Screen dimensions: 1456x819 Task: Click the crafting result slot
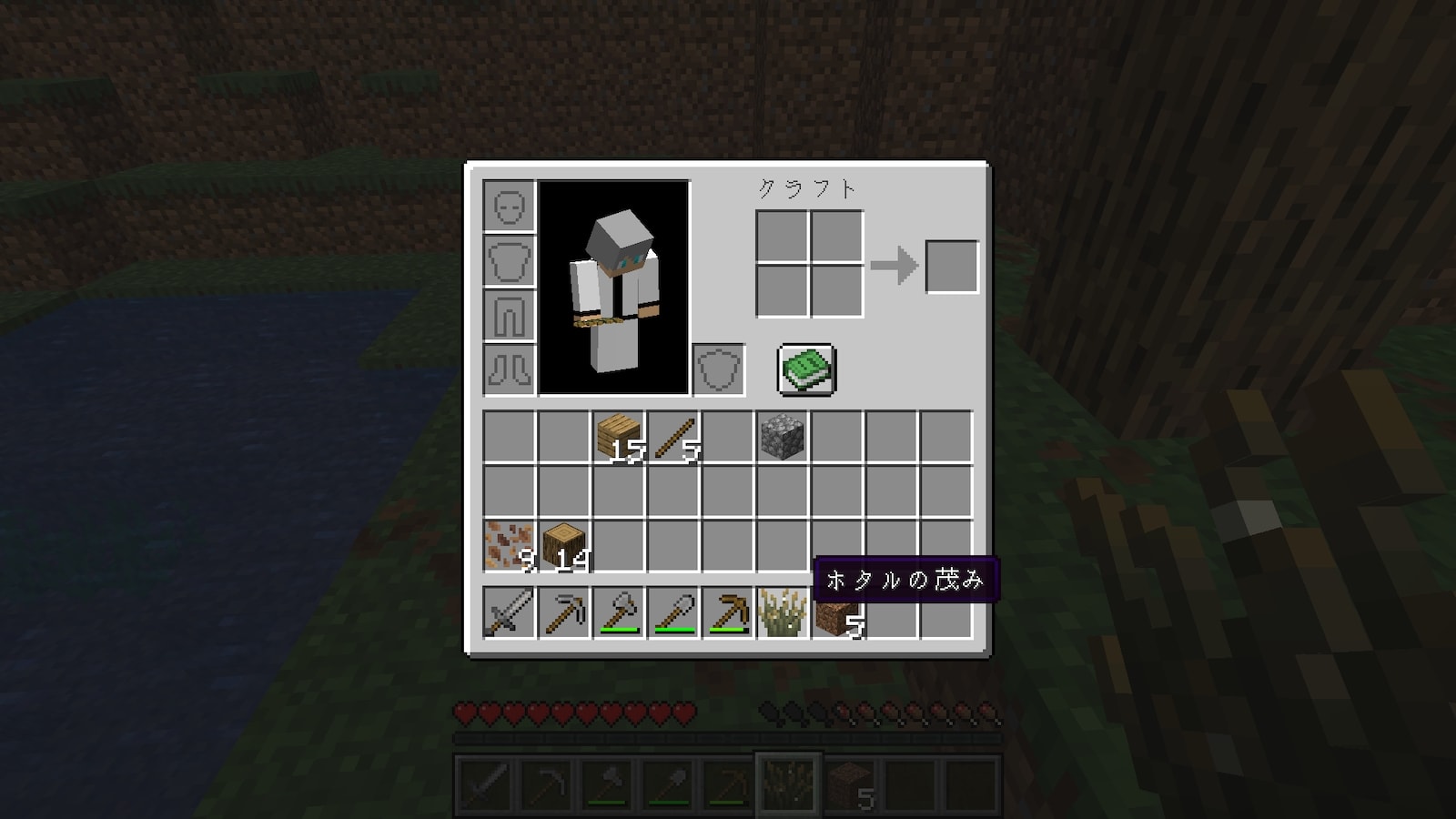click(952, 267)
